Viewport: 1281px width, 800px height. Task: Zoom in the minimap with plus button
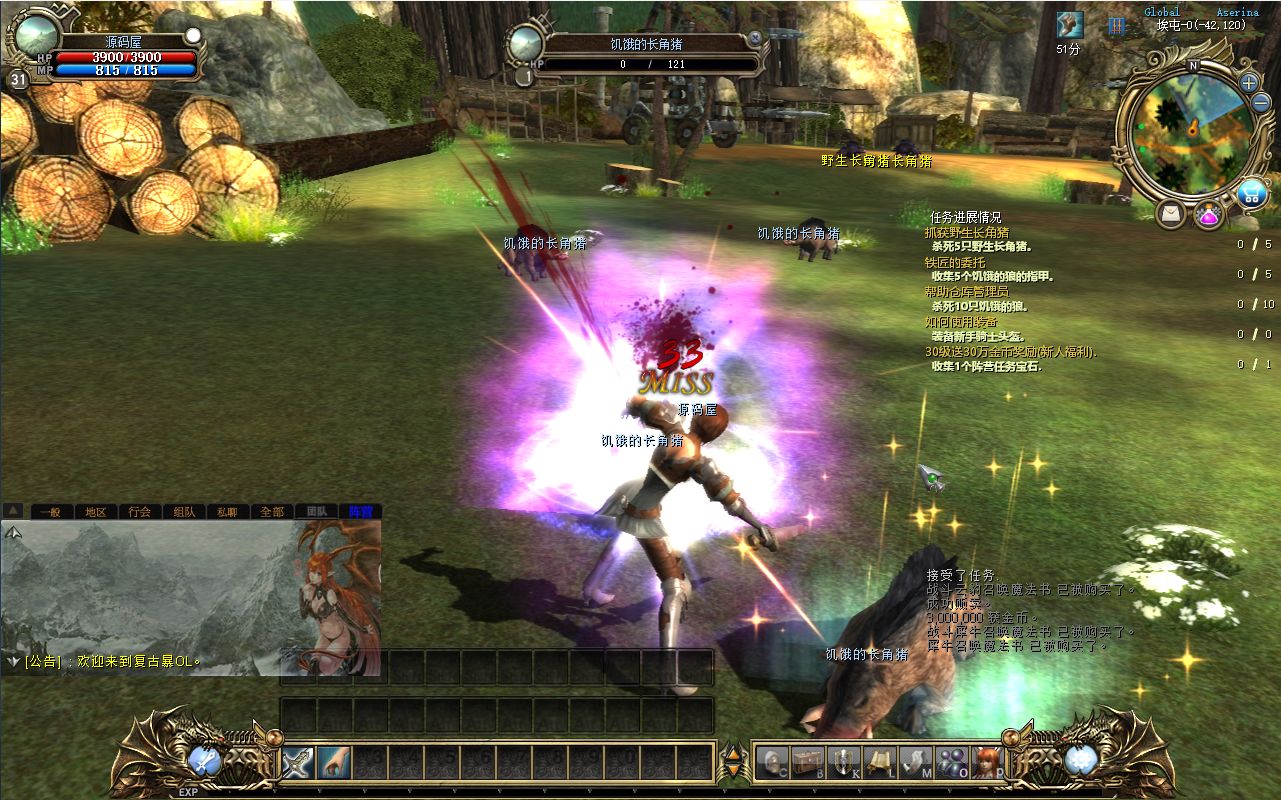[x=1249, y=82]
